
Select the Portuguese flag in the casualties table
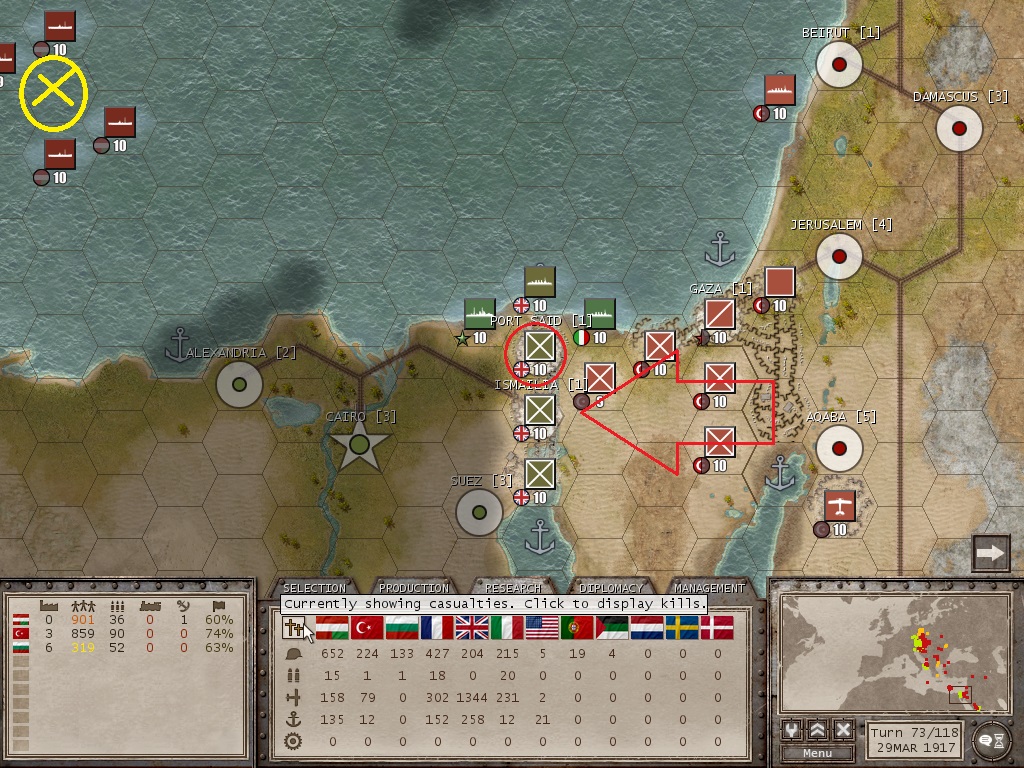click(576, 628)
